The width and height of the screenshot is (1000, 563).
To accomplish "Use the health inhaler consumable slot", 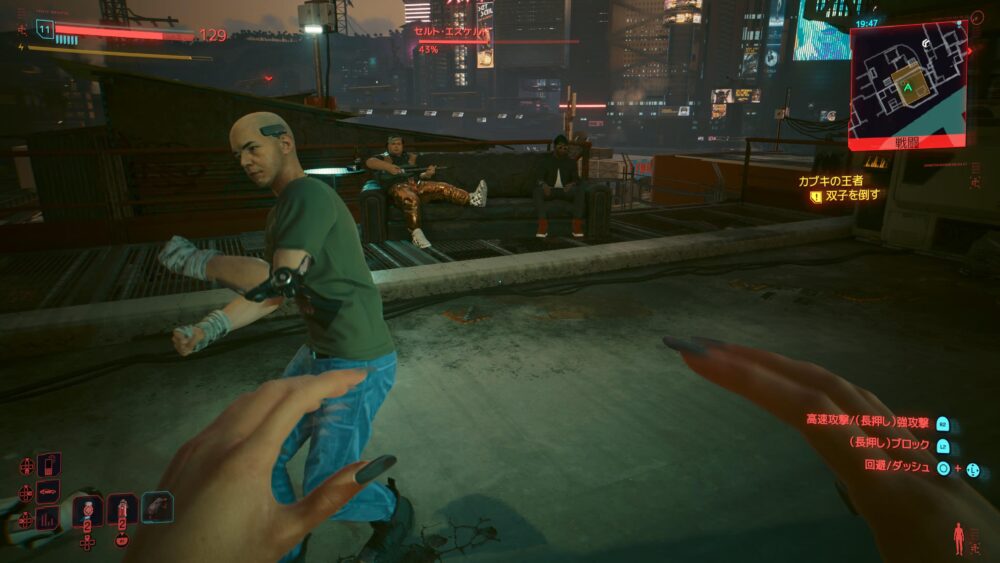I will pos(122,509).
